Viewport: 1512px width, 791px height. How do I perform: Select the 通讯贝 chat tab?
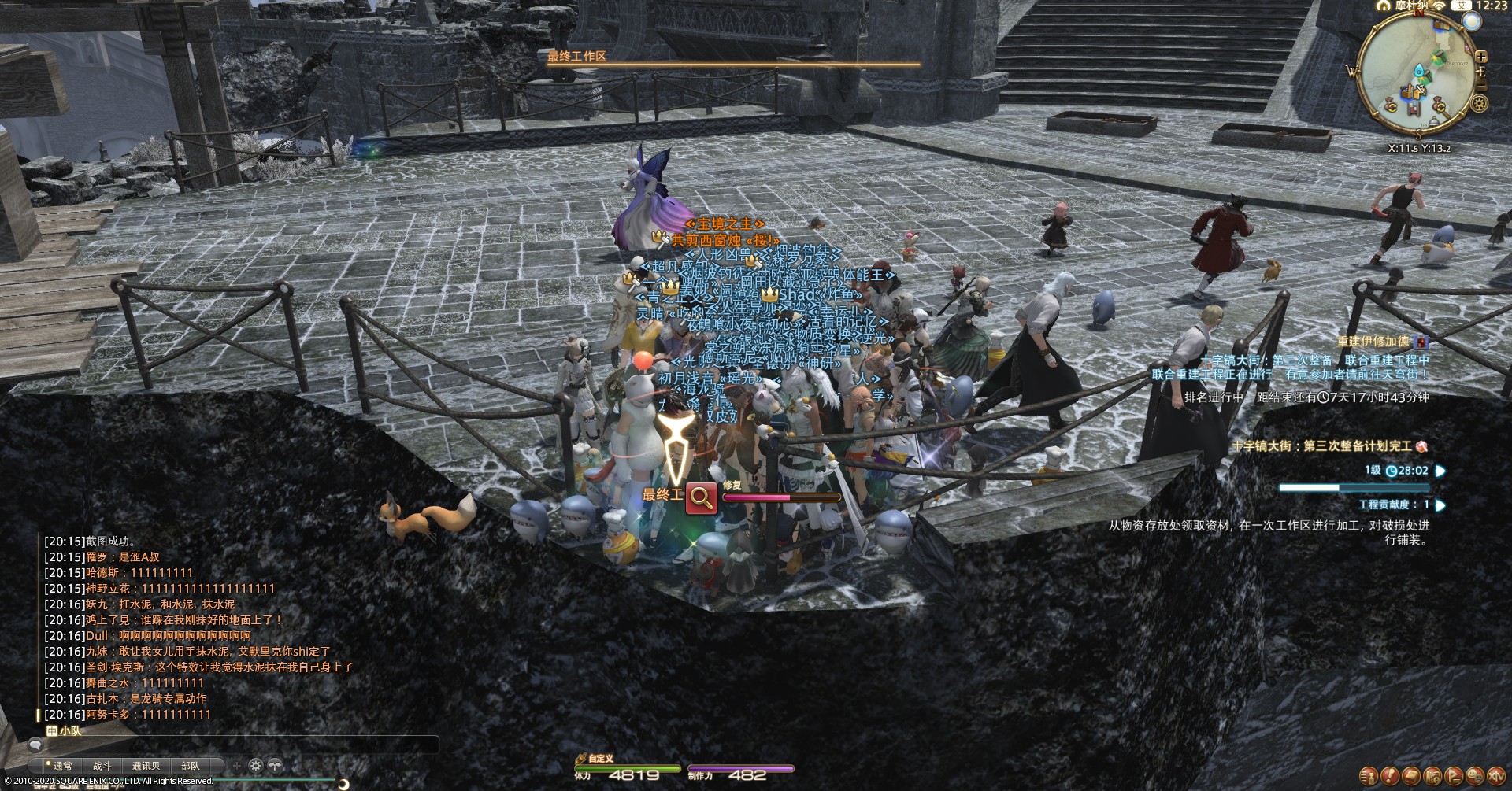tap(146, 765)
